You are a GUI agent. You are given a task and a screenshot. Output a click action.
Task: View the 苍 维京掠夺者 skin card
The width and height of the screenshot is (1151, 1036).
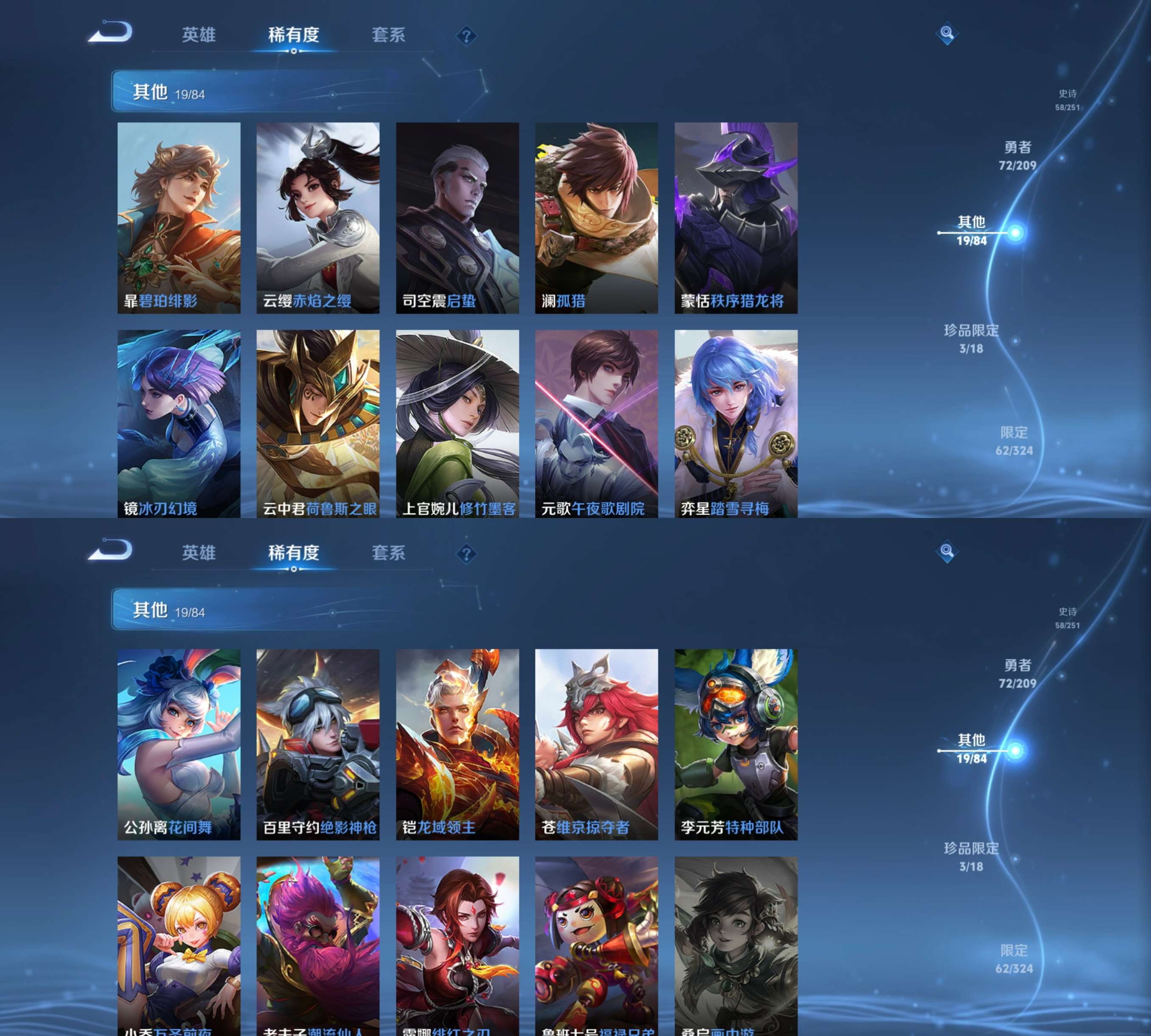pyautogui.click(x=596, y=744)
